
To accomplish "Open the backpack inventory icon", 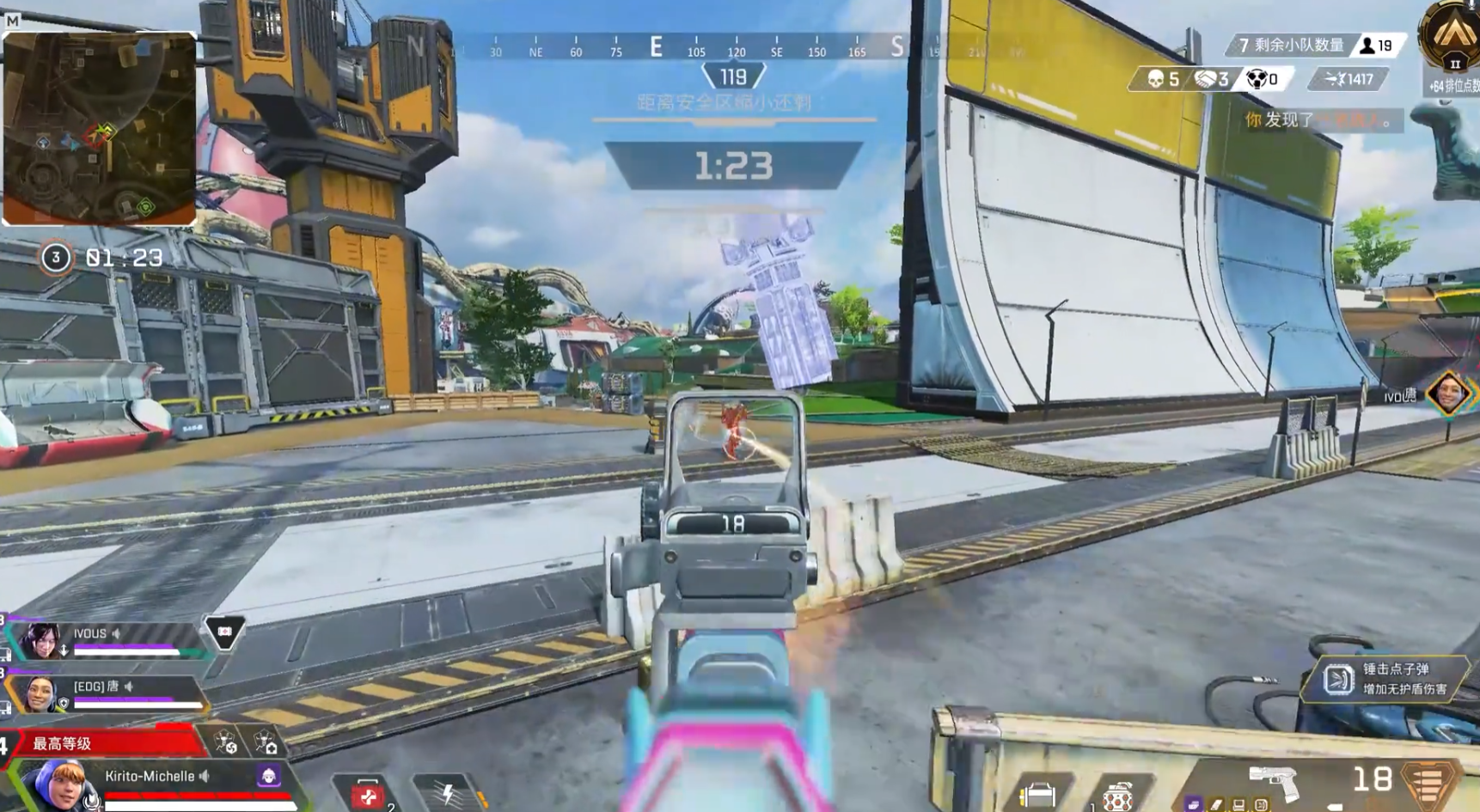I will pos(1038,796).
